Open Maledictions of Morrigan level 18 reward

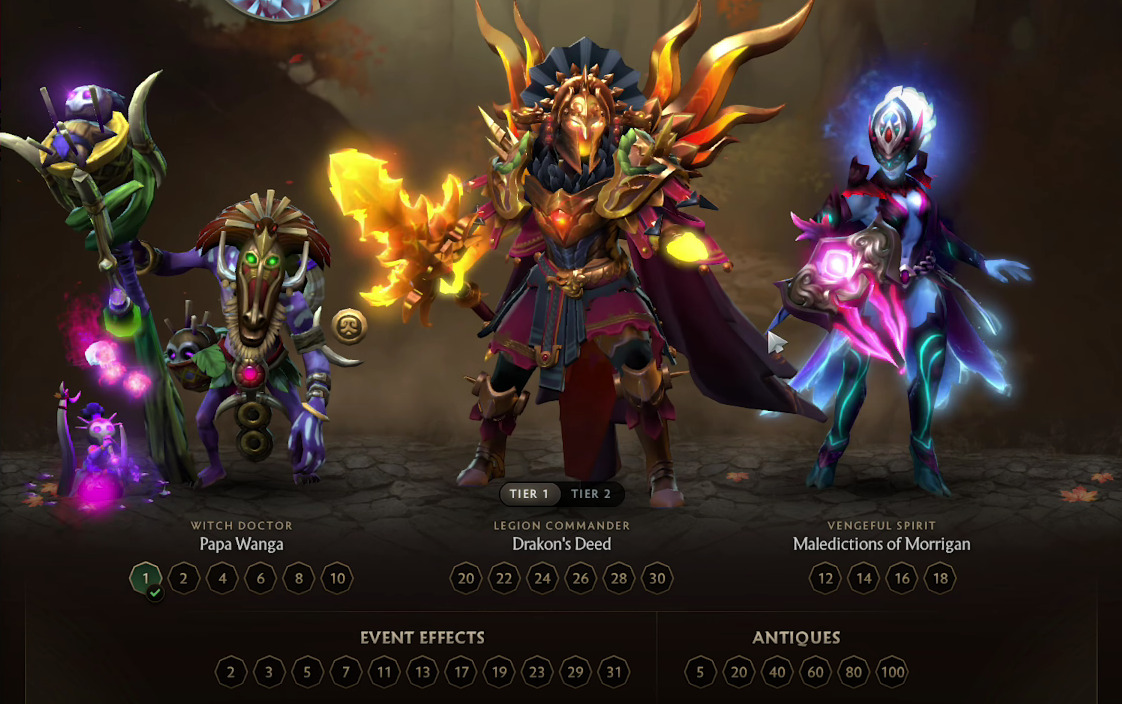[x=940, y=578]
